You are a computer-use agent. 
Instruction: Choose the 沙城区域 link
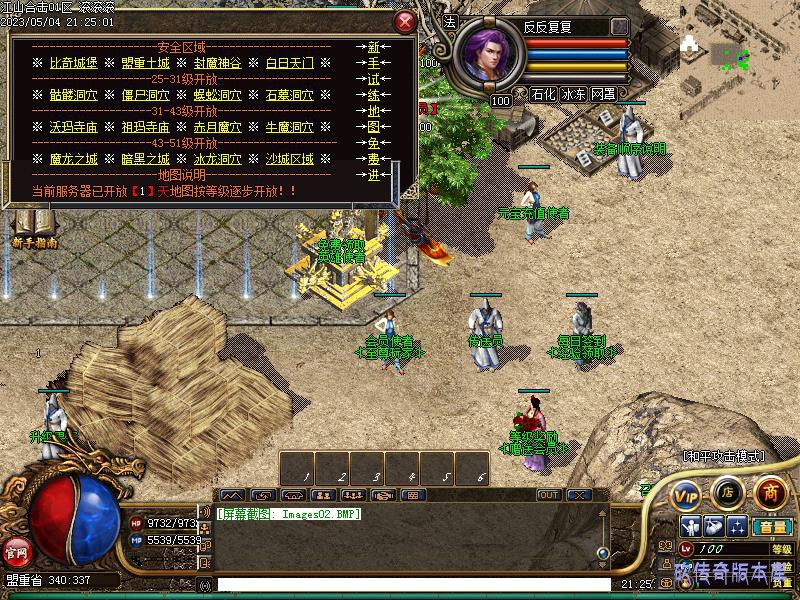pos(290,159)
